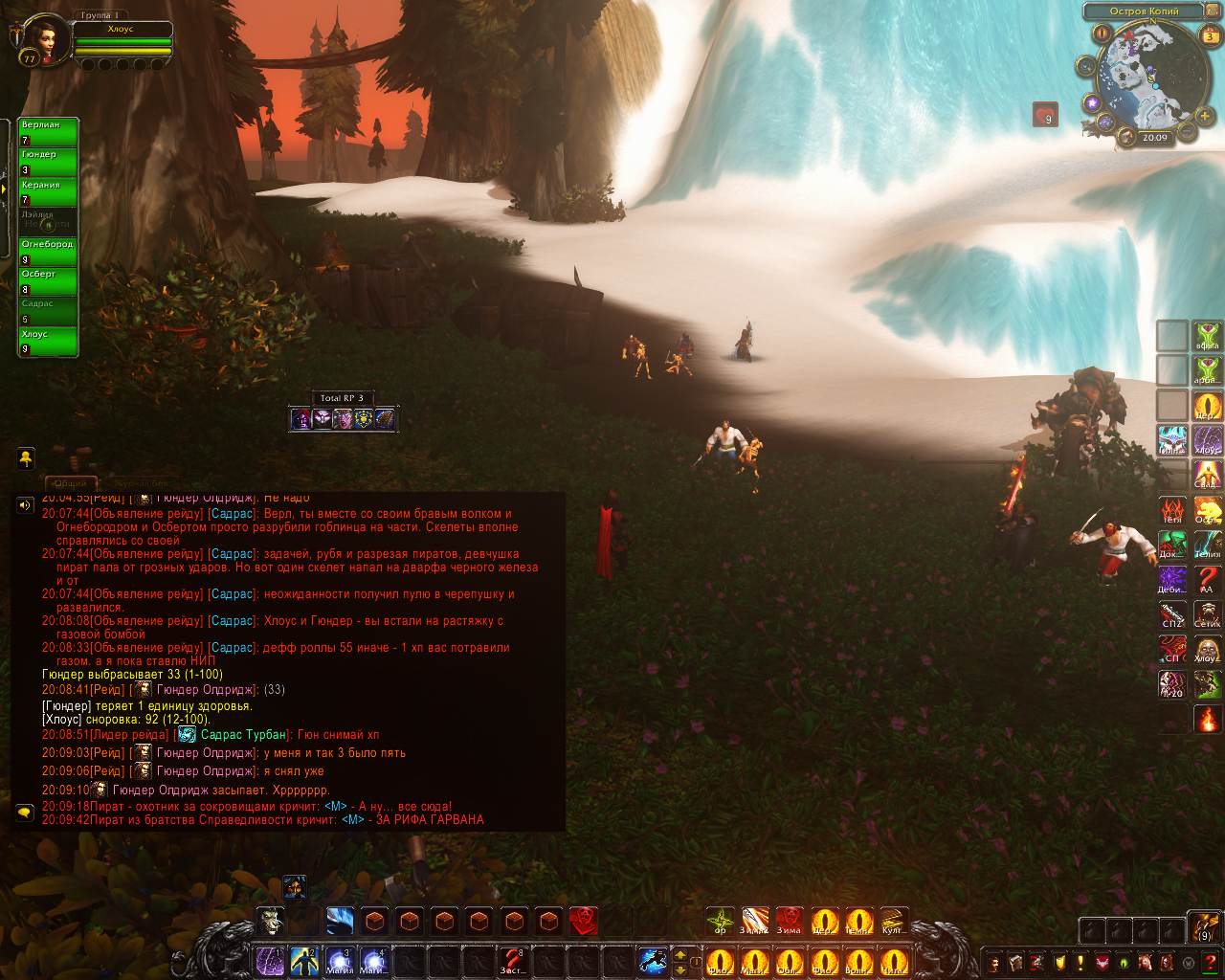Click the Total RP 3 toolbar title

point(342,398)
